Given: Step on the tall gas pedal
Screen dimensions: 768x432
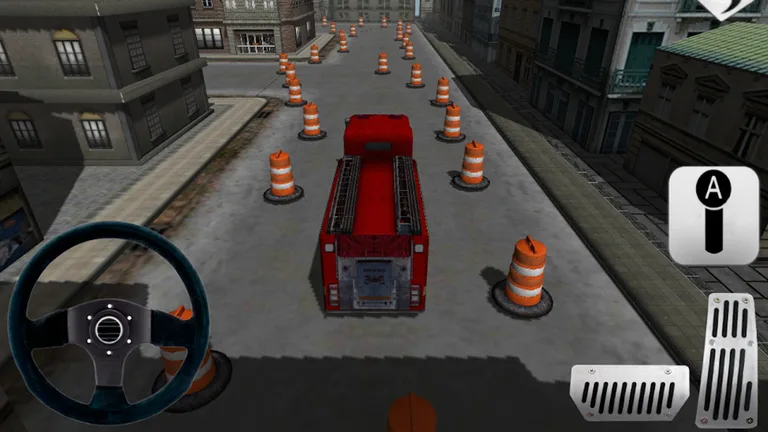Looking at the screenshot, I should (x=726, y=360).
